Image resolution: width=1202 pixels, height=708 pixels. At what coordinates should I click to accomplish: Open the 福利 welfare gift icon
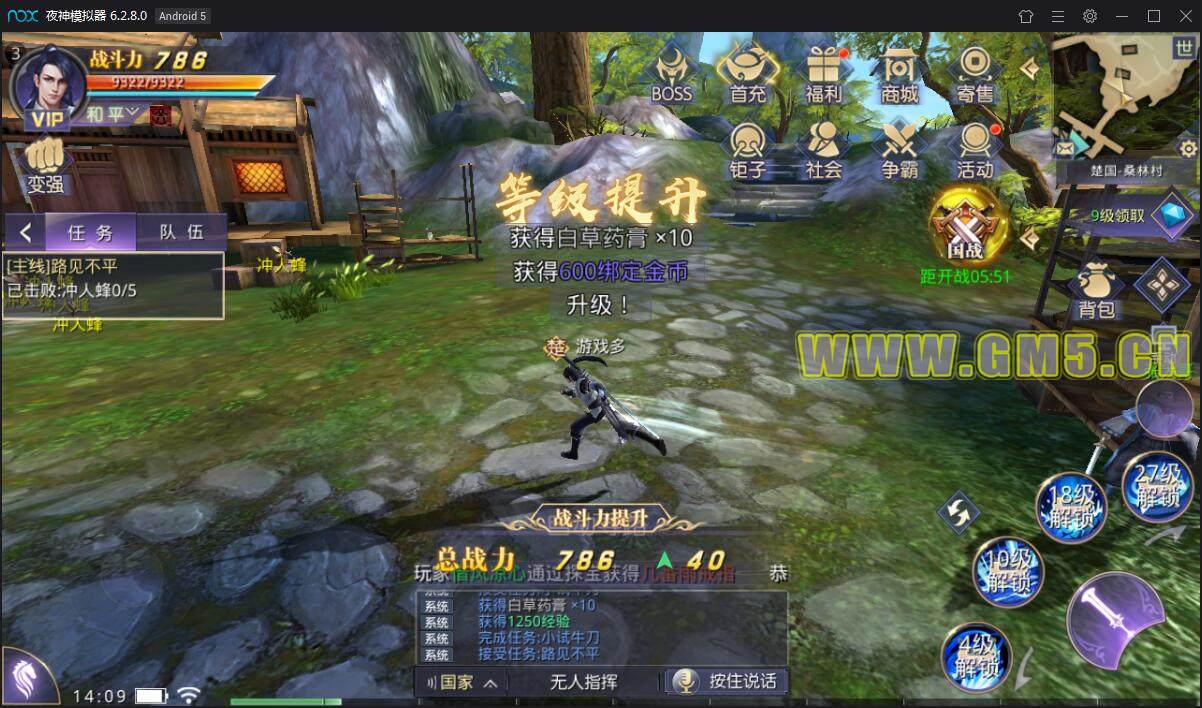[824, 73]
